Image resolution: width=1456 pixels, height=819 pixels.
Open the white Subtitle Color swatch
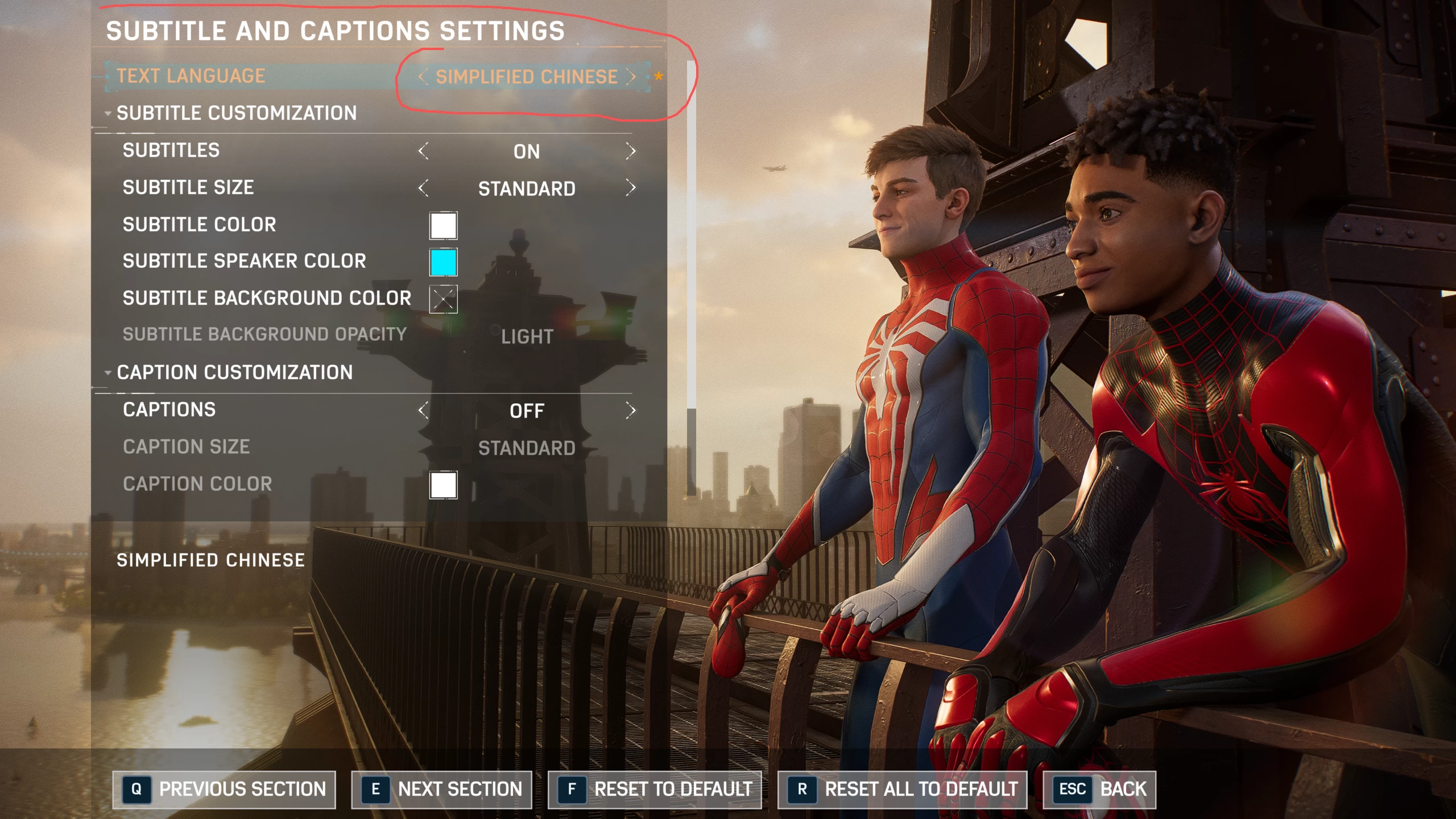click(443, 226)
